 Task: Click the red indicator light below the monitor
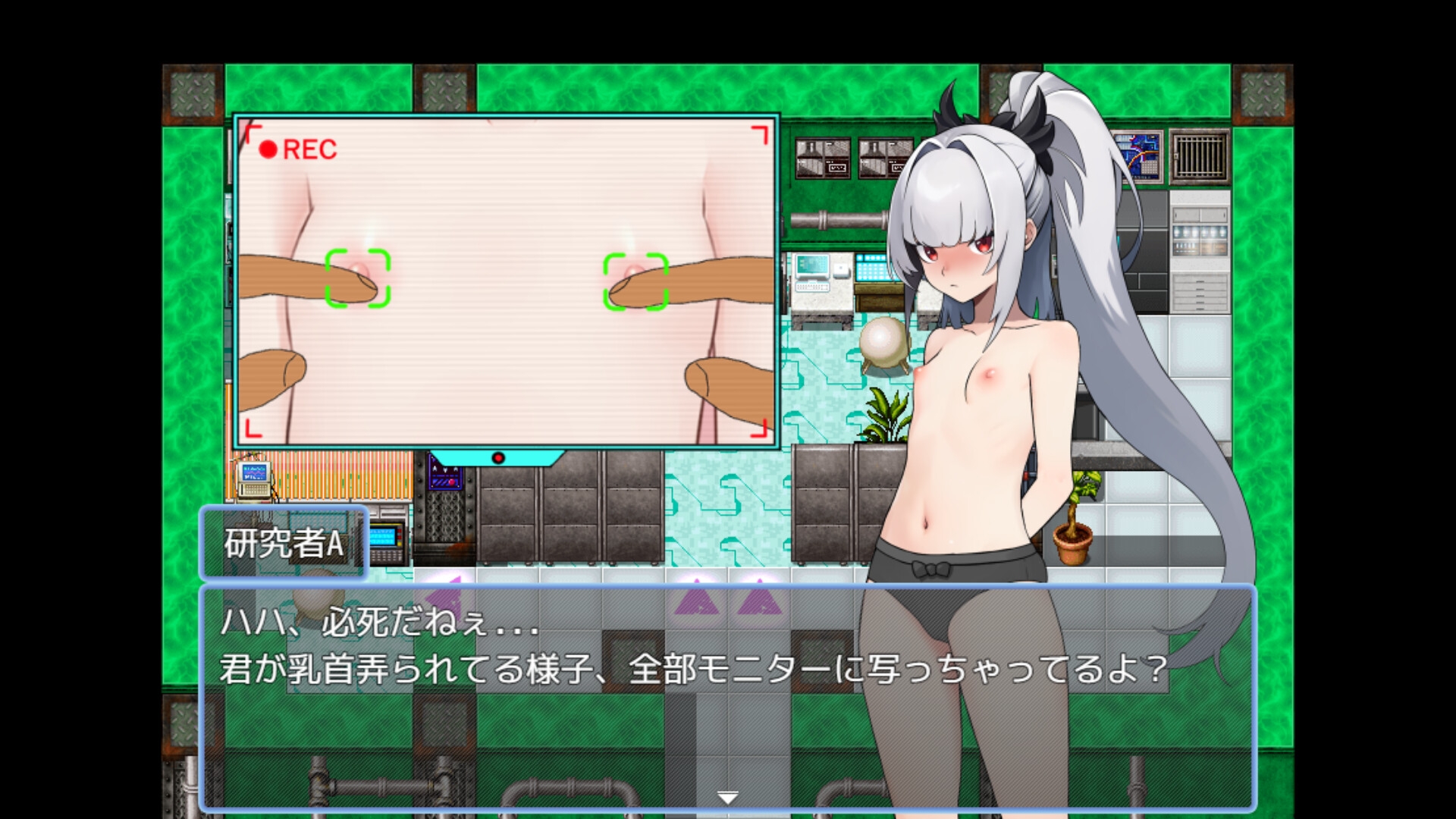498,456
